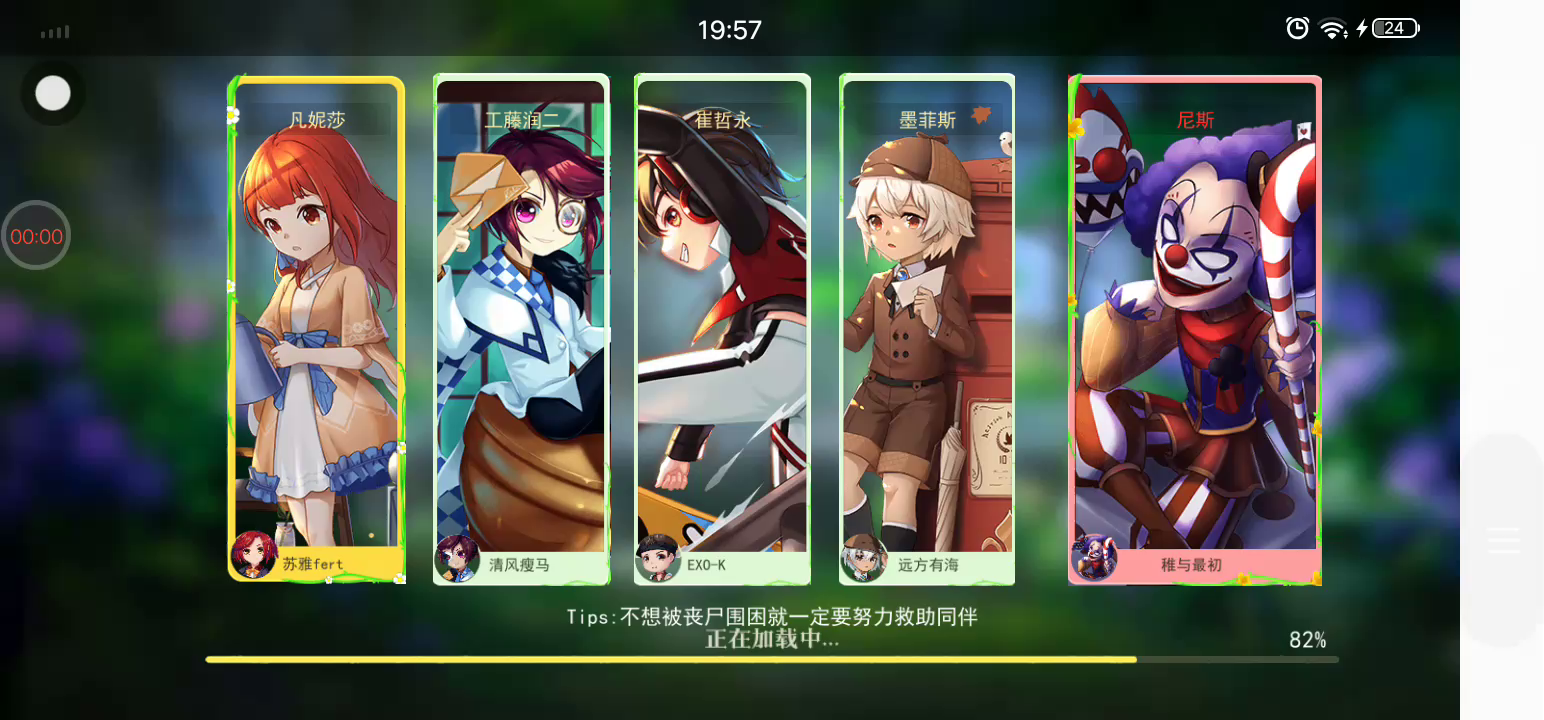Choose the 工藤润二 character card
The height and width of the screenshot is (720, 1544).
[x=521, y=320]
